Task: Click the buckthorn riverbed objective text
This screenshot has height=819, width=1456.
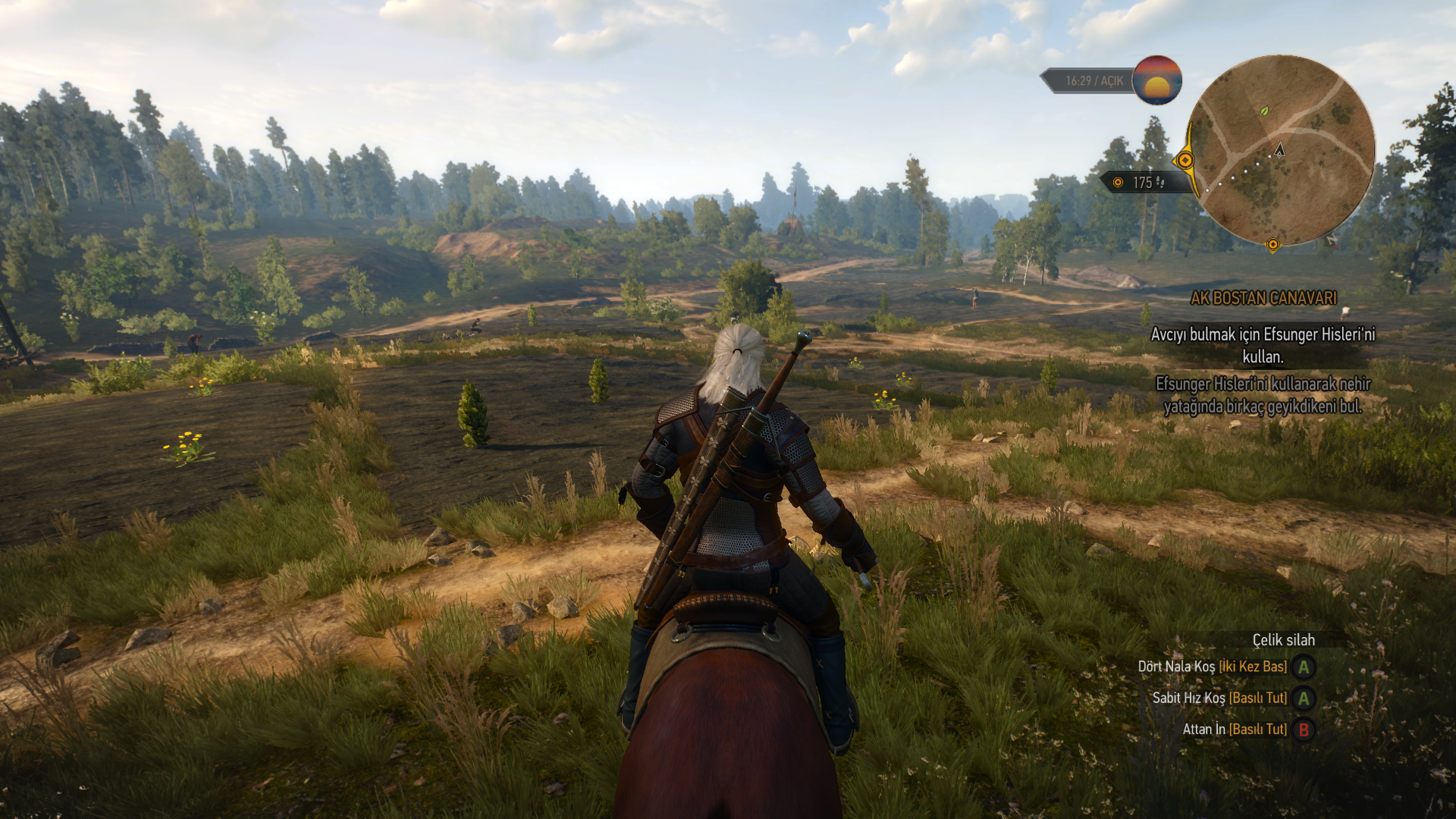Action: [x=1263, y=395]
